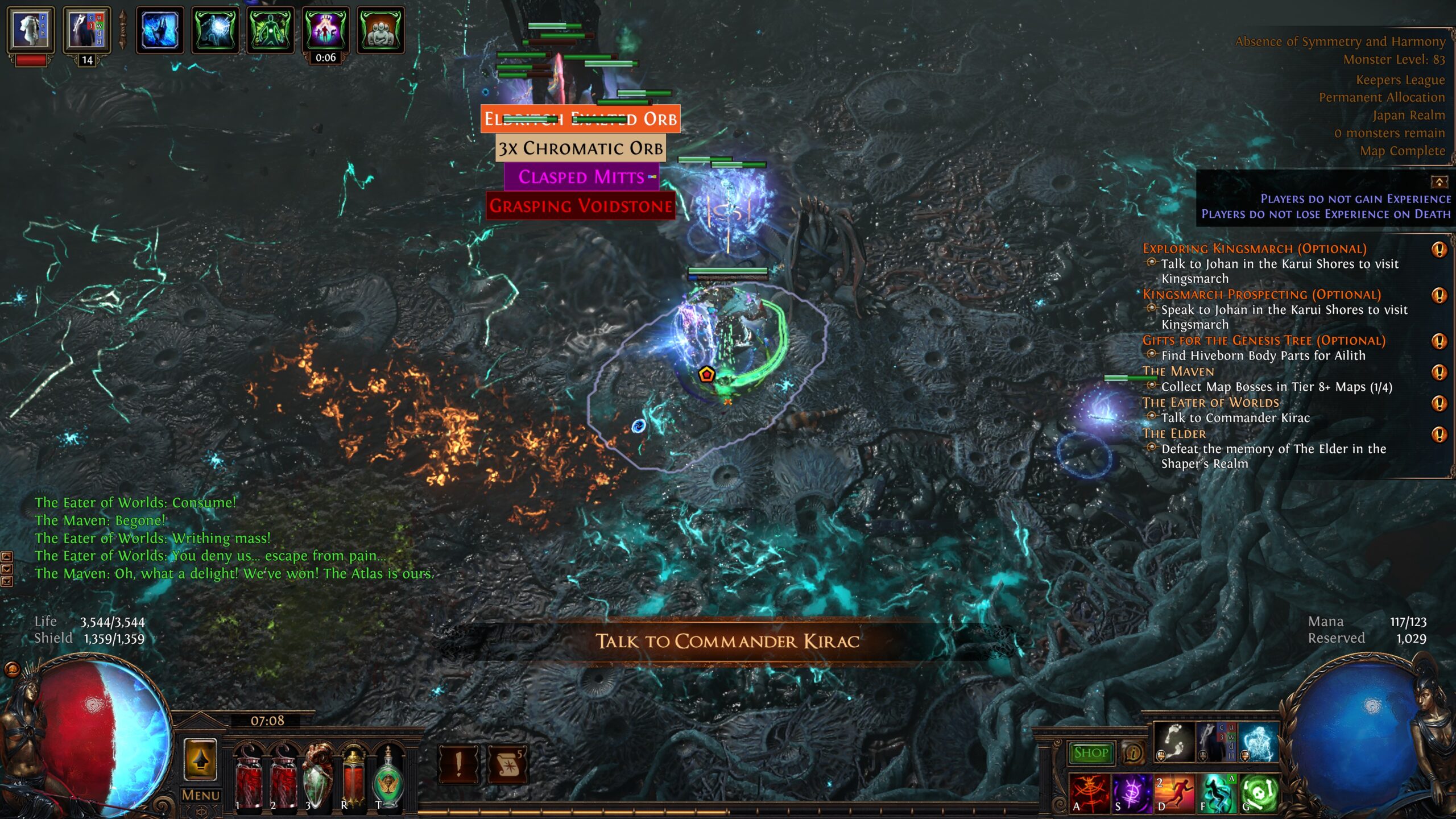Activate the running man dash skill
The width and height of the screenshot is (1456, 819).
click(x=1173, y=792)
